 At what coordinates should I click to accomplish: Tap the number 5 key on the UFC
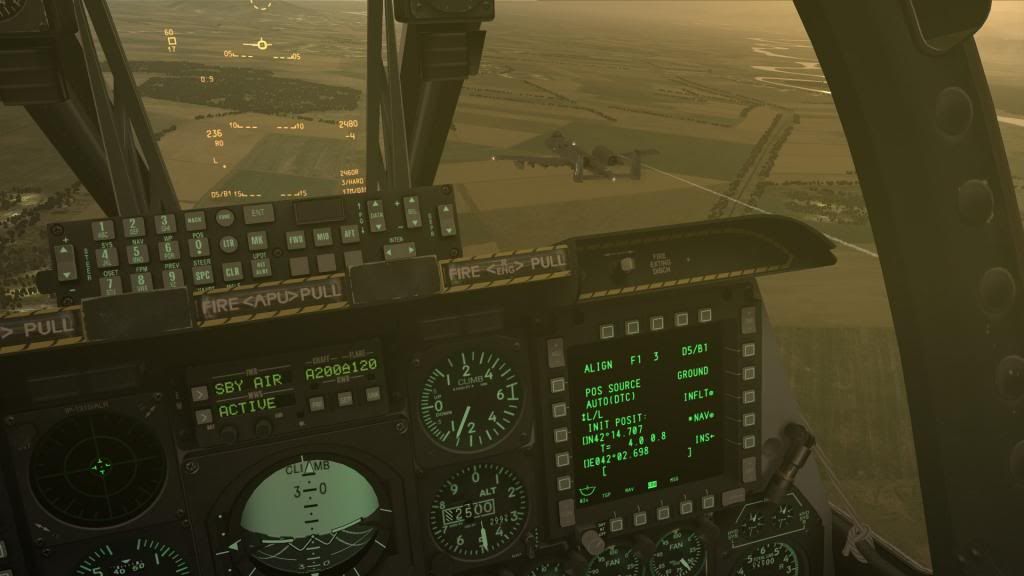point(137,254)
